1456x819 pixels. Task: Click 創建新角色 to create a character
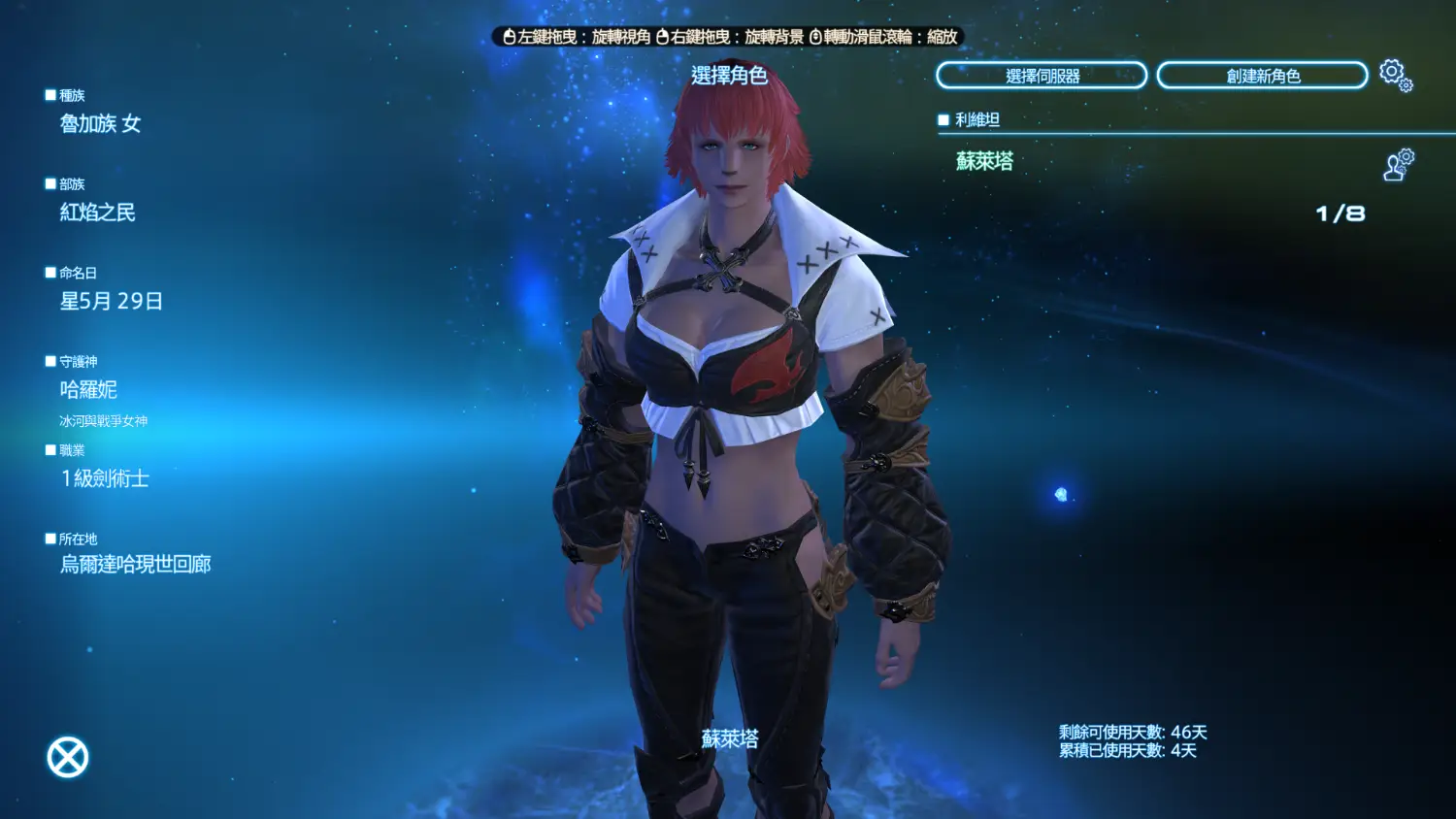pos(1262,76)
